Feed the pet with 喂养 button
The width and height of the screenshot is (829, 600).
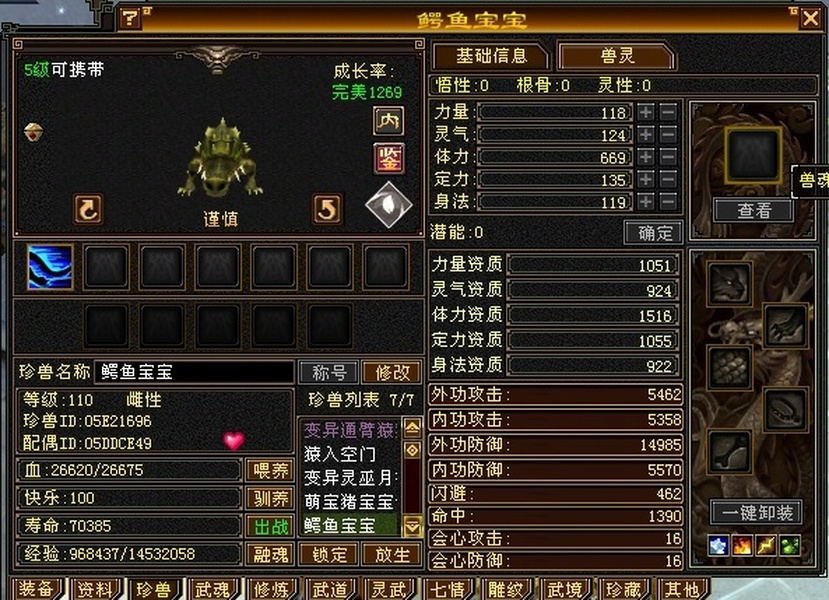tap(269, 470)
